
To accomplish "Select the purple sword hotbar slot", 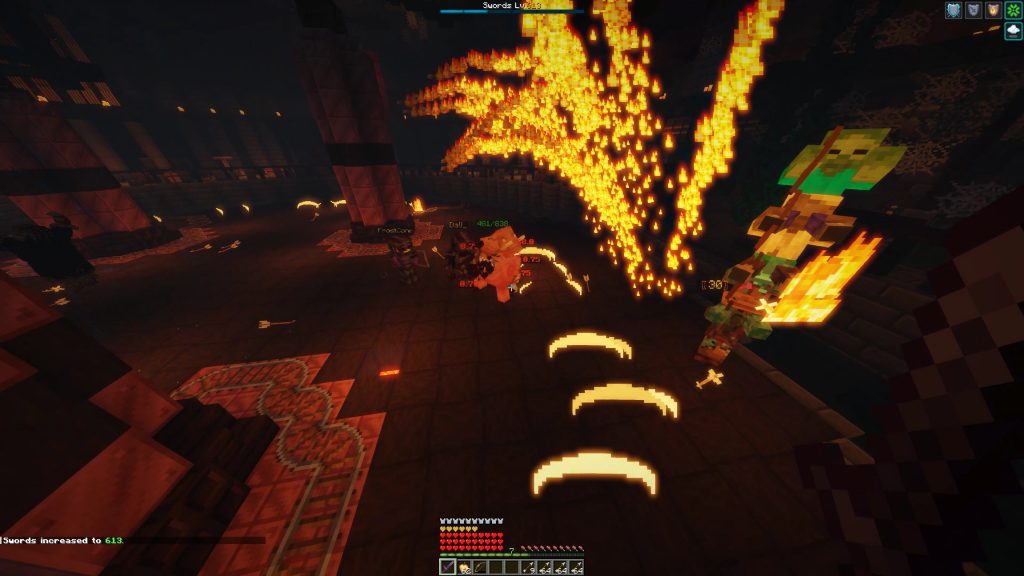I will [448, 567].
